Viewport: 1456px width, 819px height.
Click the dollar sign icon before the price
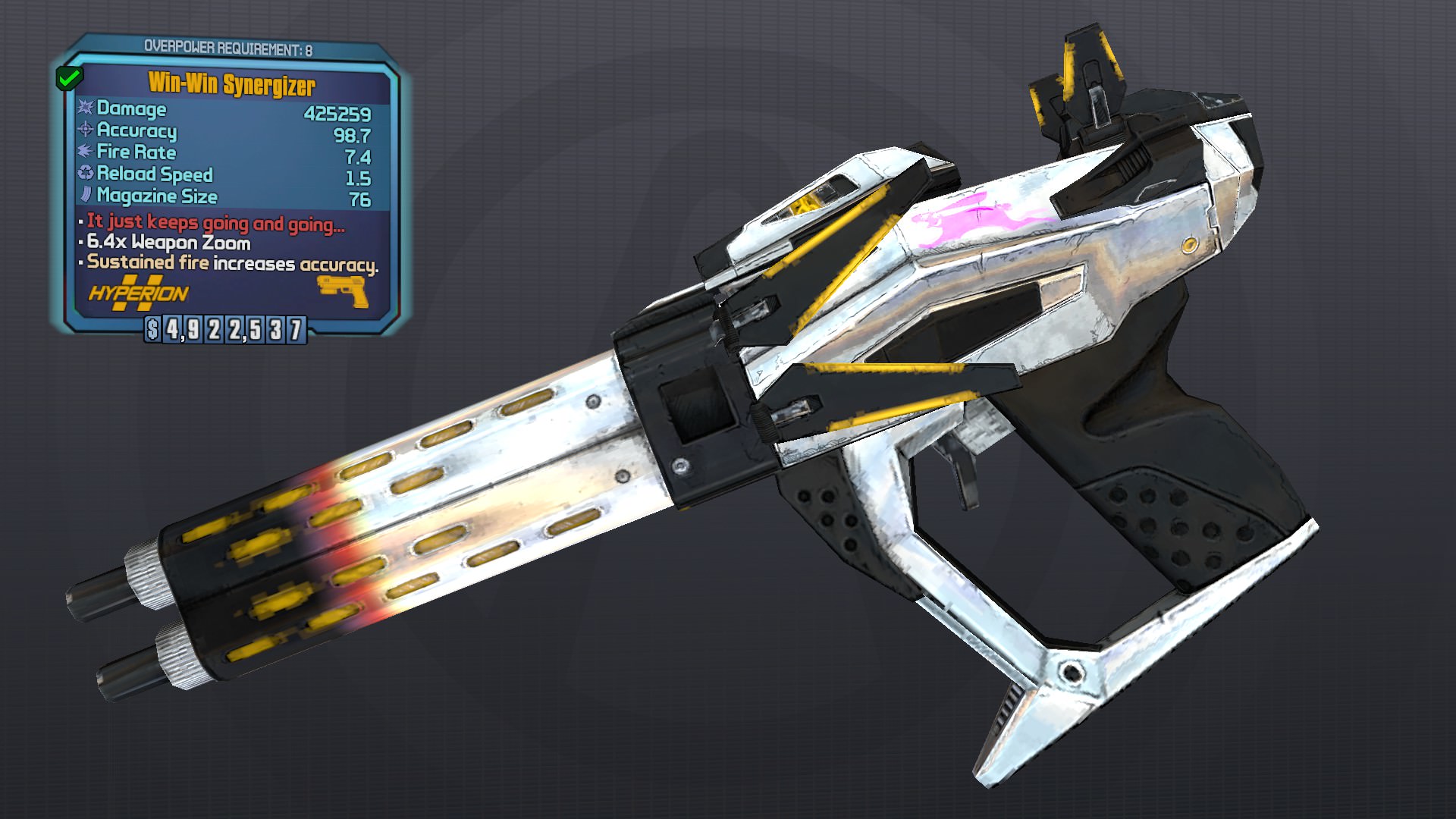(x=152, y=331)
